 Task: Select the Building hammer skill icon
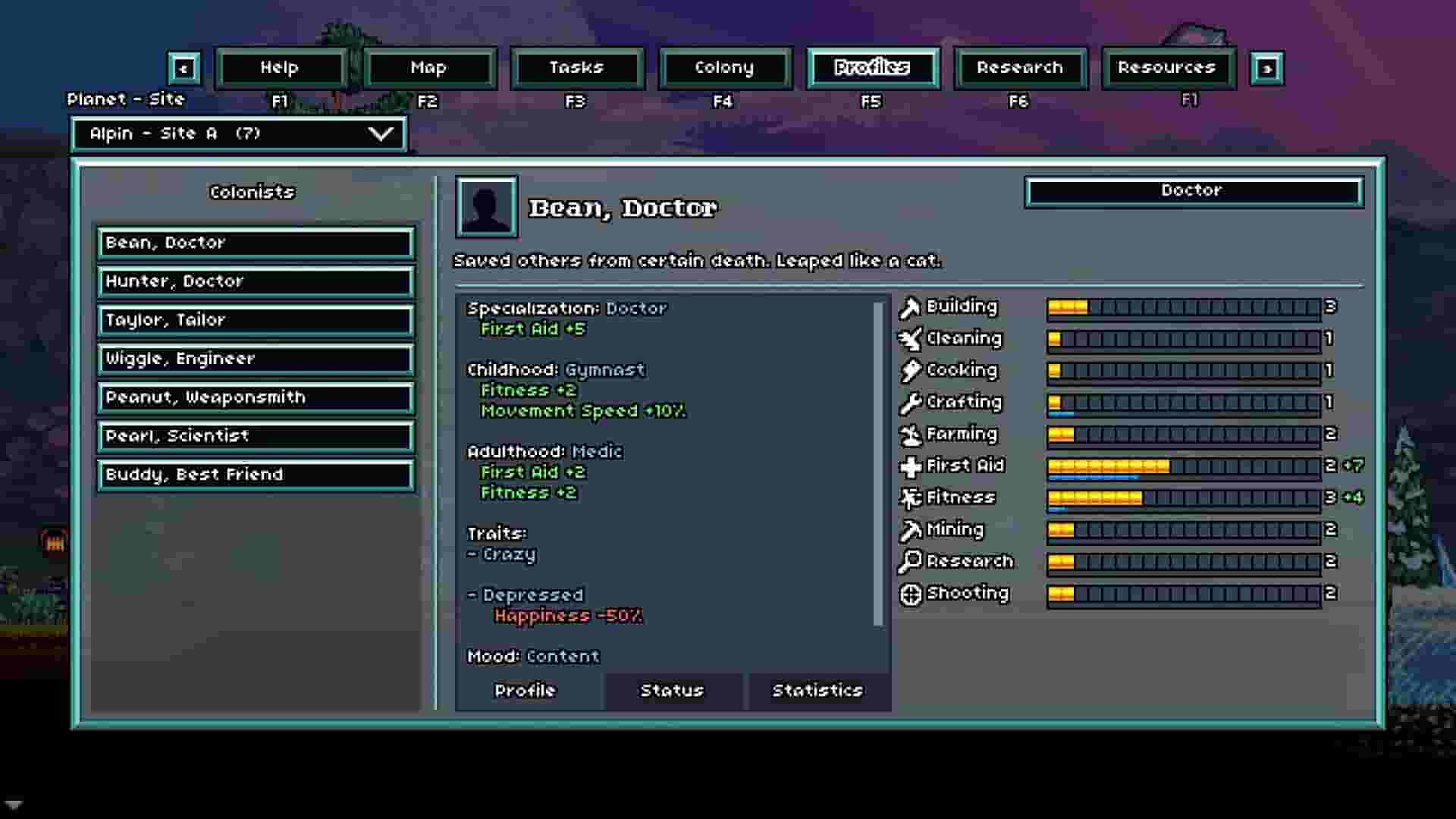click(909, 306)
